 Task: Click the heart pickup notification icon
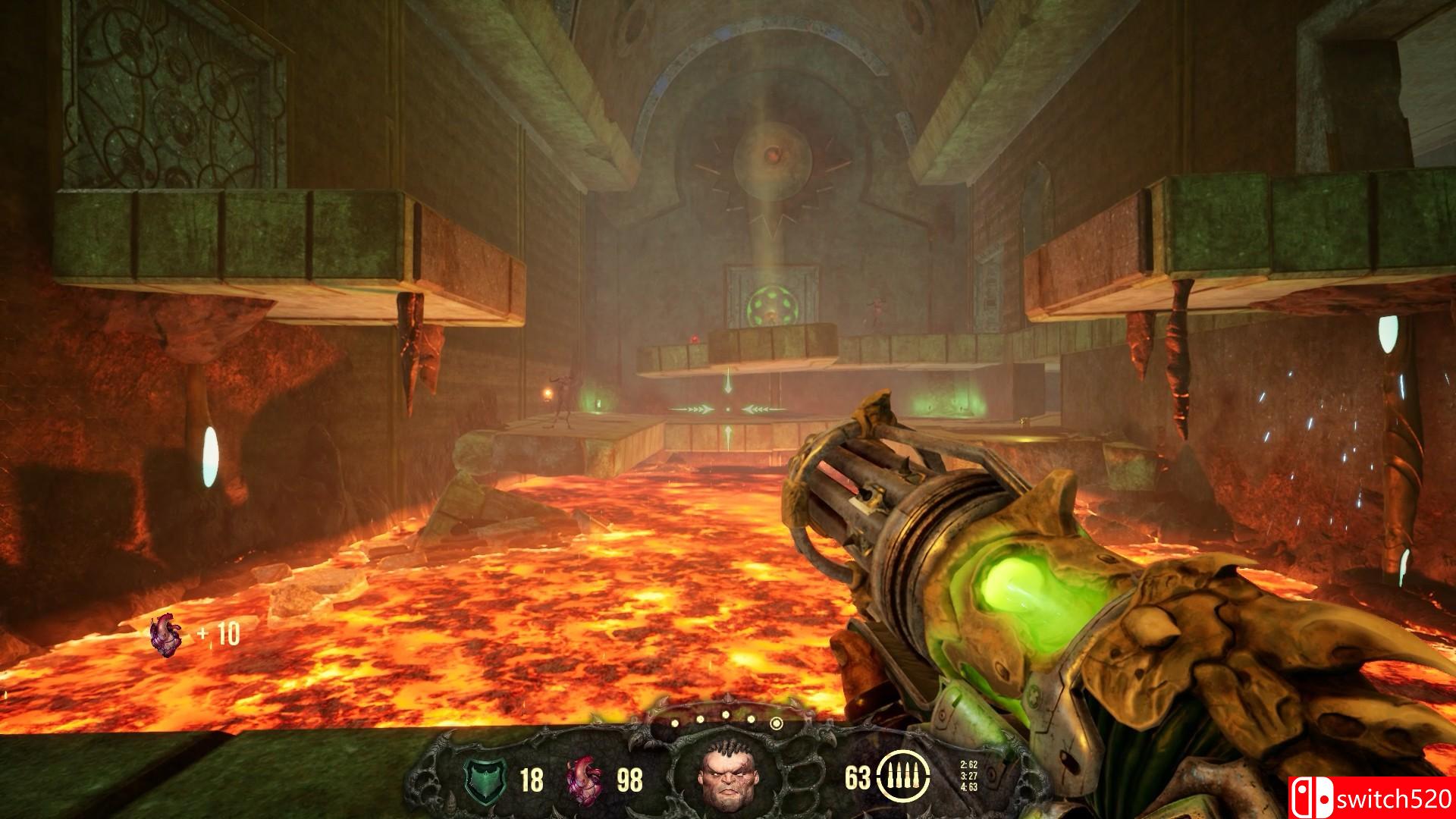166,635
